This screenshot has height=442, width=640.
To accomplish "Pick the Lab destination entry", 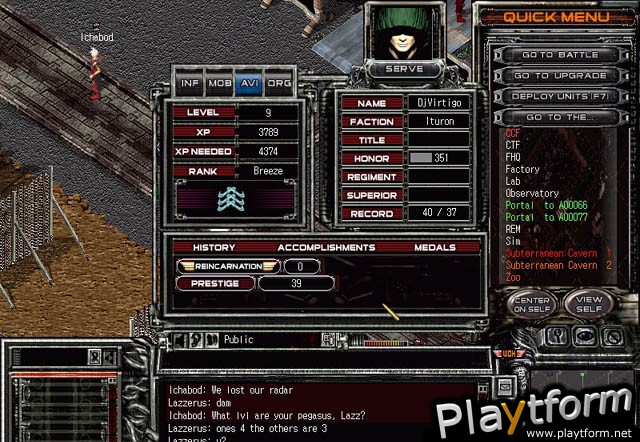I will pos(513,181).
